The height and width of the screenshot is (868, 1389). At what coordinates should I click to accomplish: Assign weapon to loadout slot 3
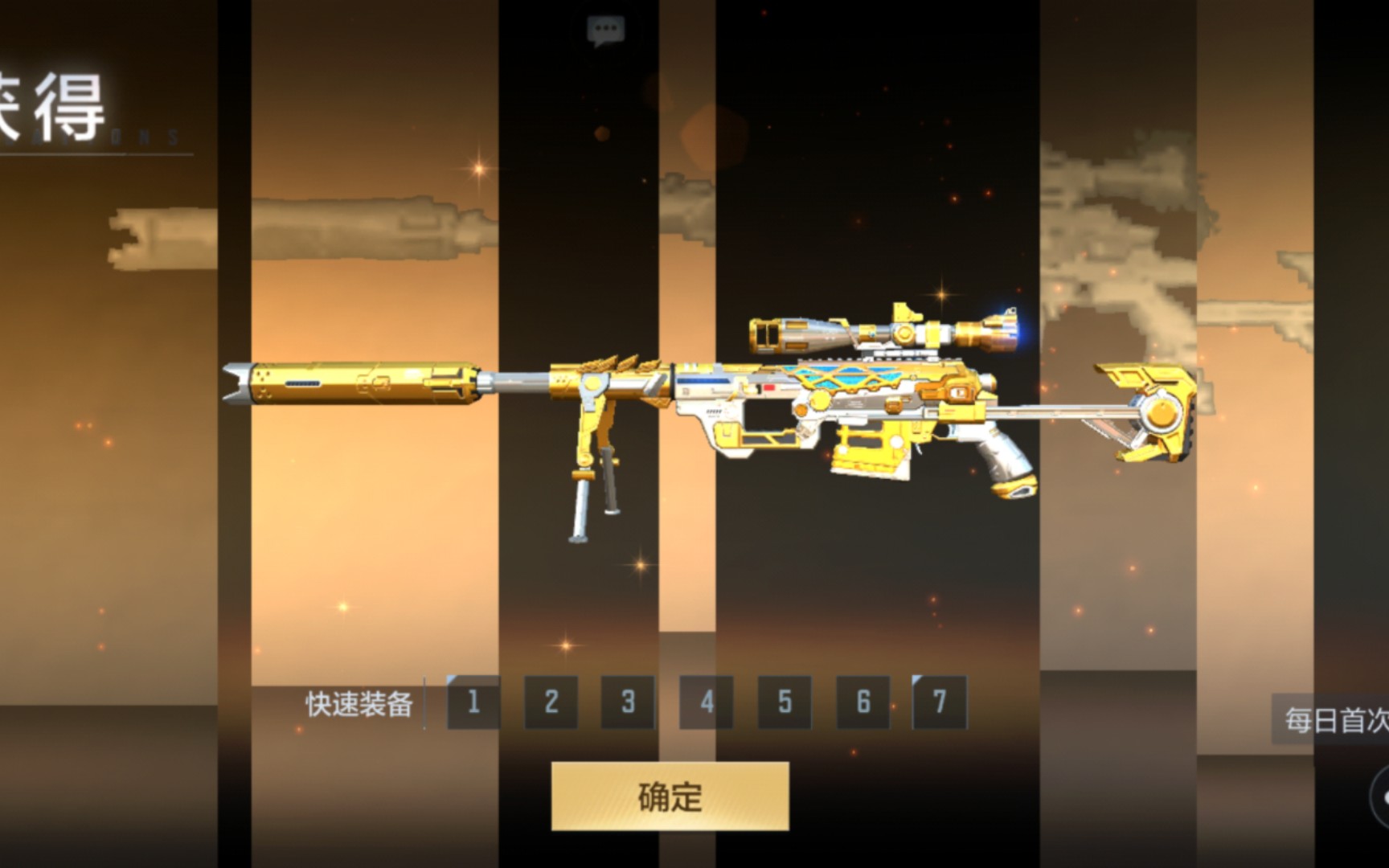[x=629, y=702]
